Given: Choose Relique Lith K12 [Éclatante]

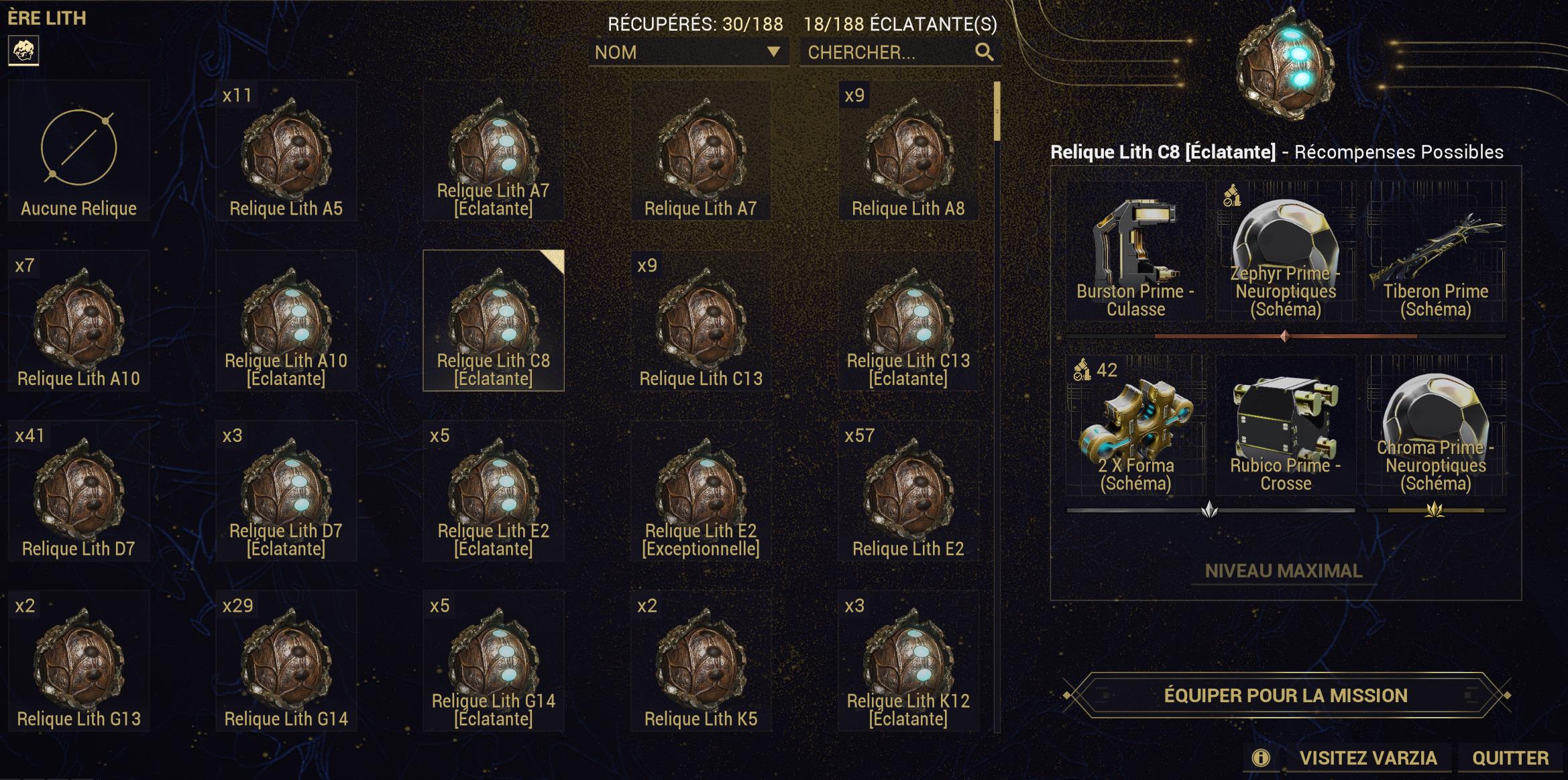Looking at the screenshot, I should [x=908, y=662].
